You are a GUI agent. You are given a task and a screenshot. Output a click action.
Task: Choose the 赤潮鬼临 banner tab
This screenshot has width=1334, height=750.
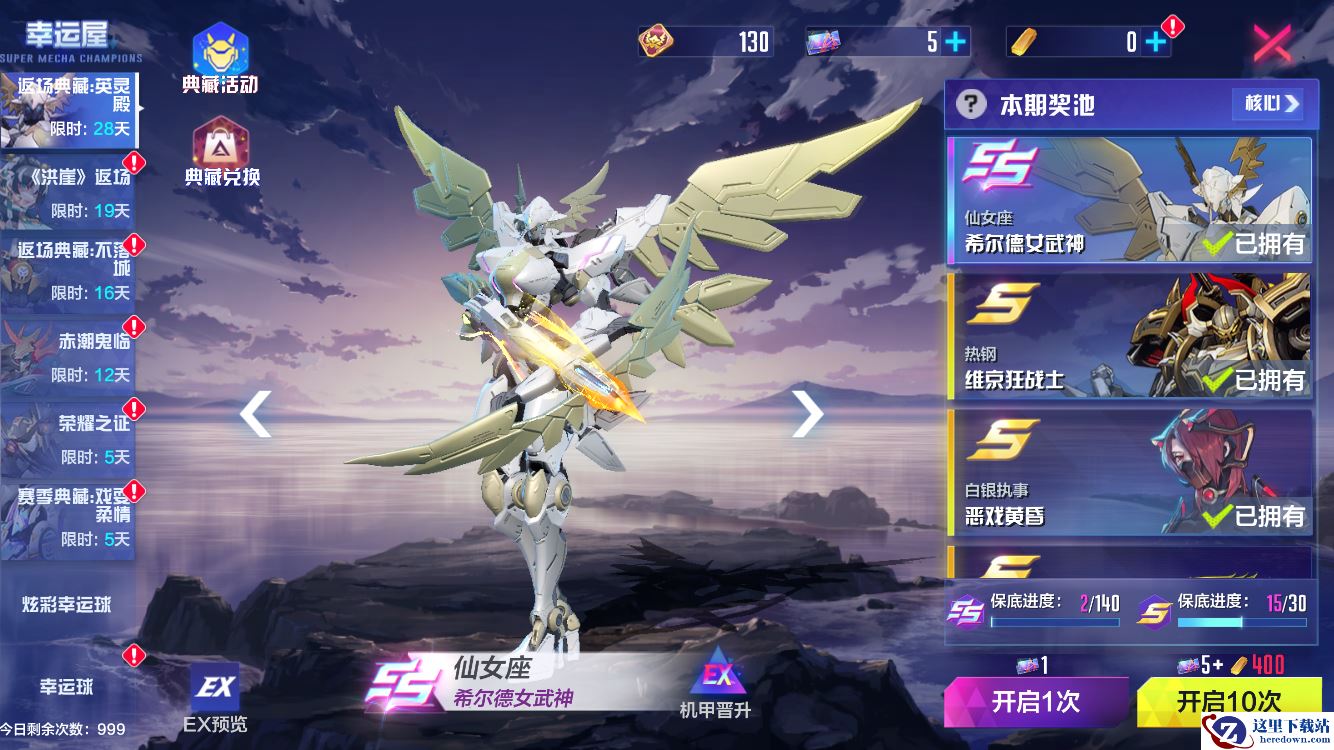(x=68, y=355)
